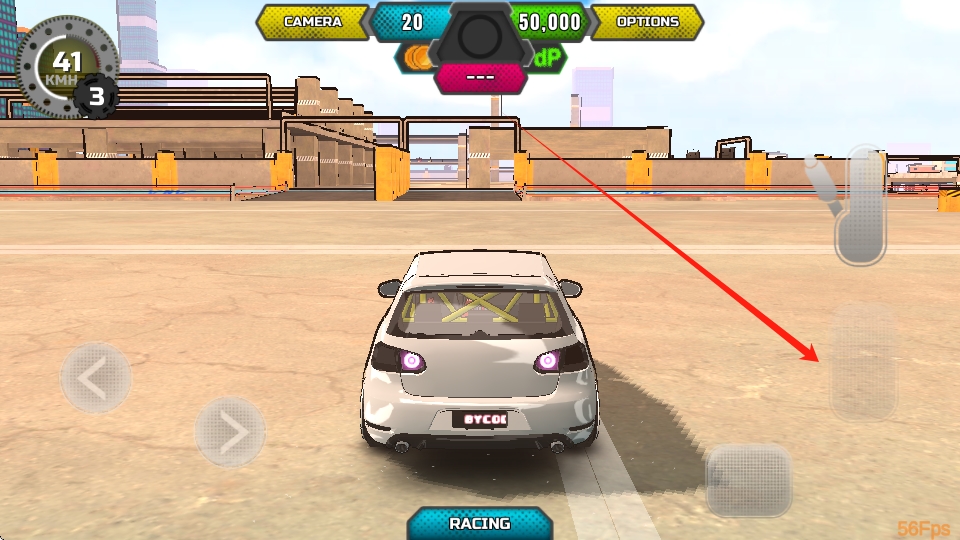Open the Camera view button
Image resolution: width=960 pixels, height=540 pixels.
[x=312, y=21]
